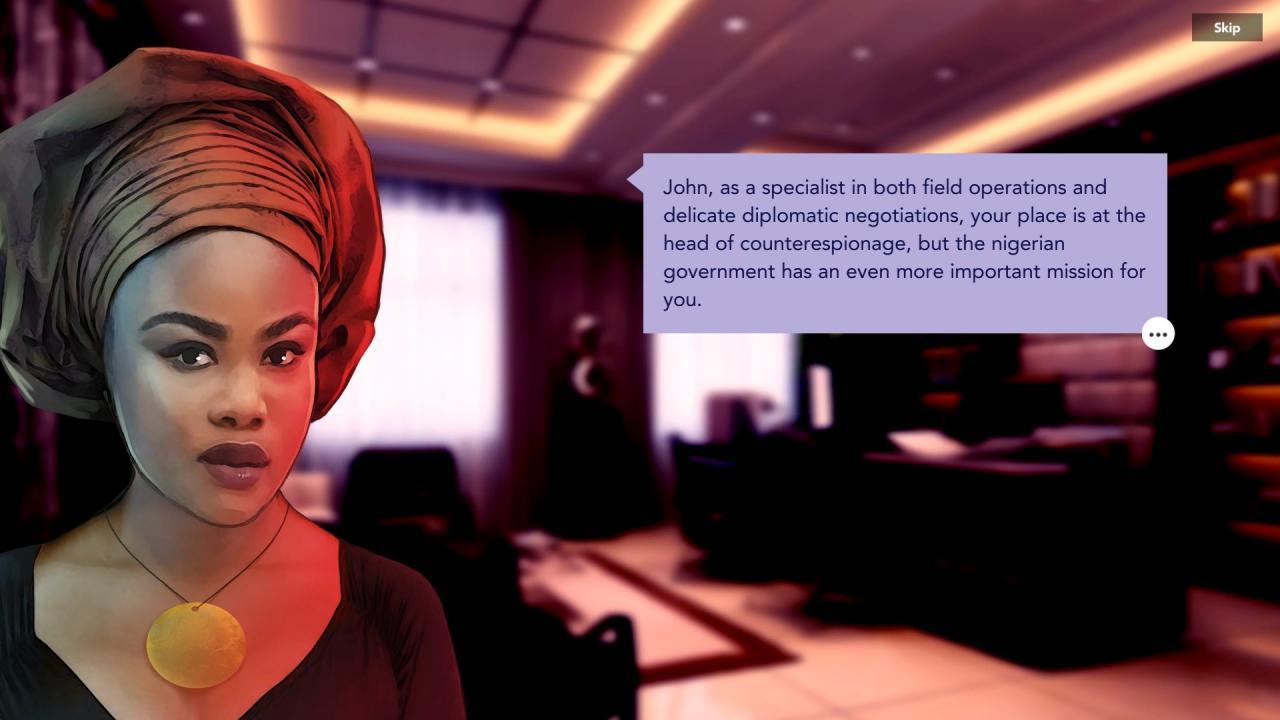Click Skip to bypass the dialogue
This screenshot has width=1280, height=720.
click(x=1227, y=27)
